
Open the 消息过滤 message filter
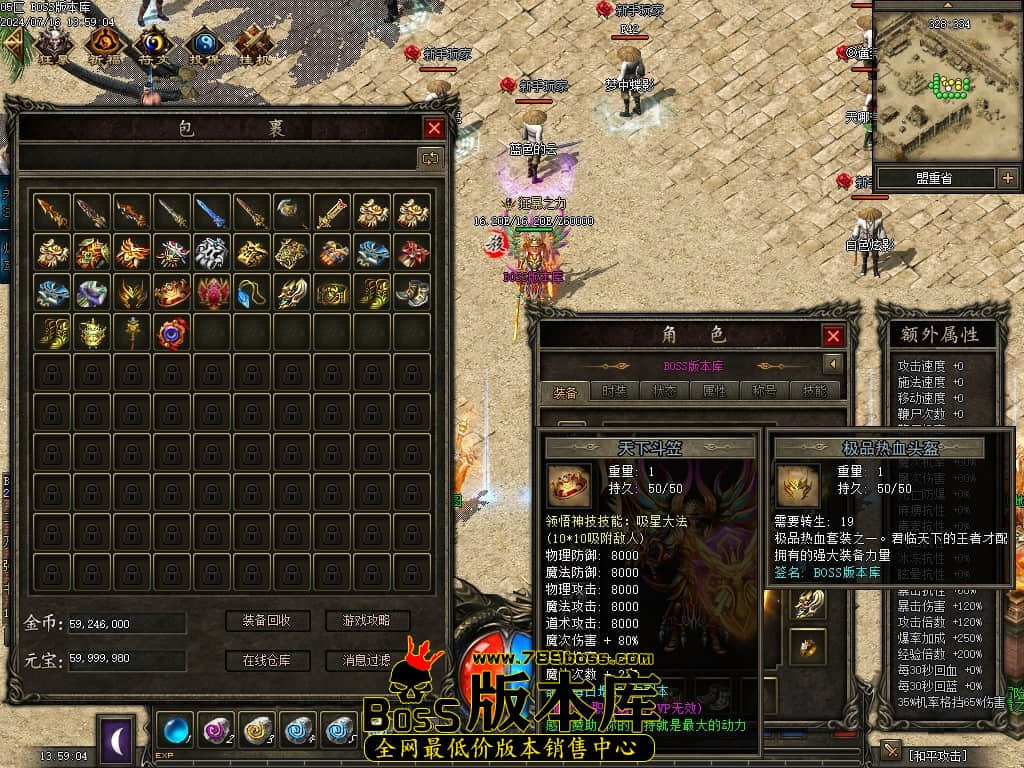pos(367,660)
